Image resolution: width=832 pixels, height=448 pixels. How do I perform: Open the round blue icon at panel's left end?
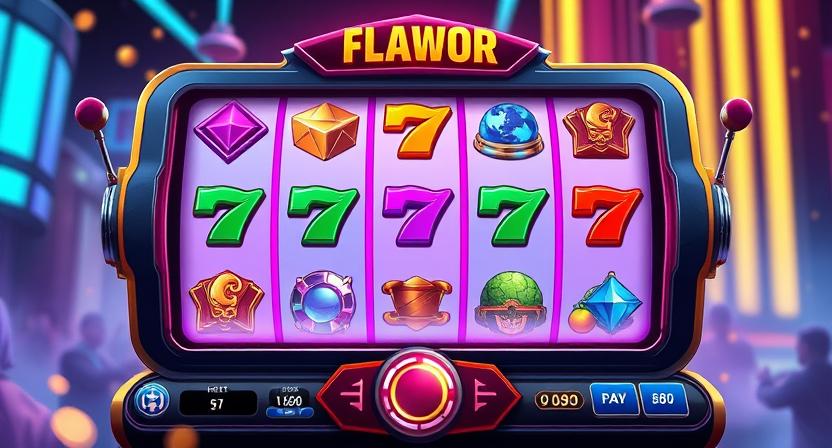click(x=151, y=400)
